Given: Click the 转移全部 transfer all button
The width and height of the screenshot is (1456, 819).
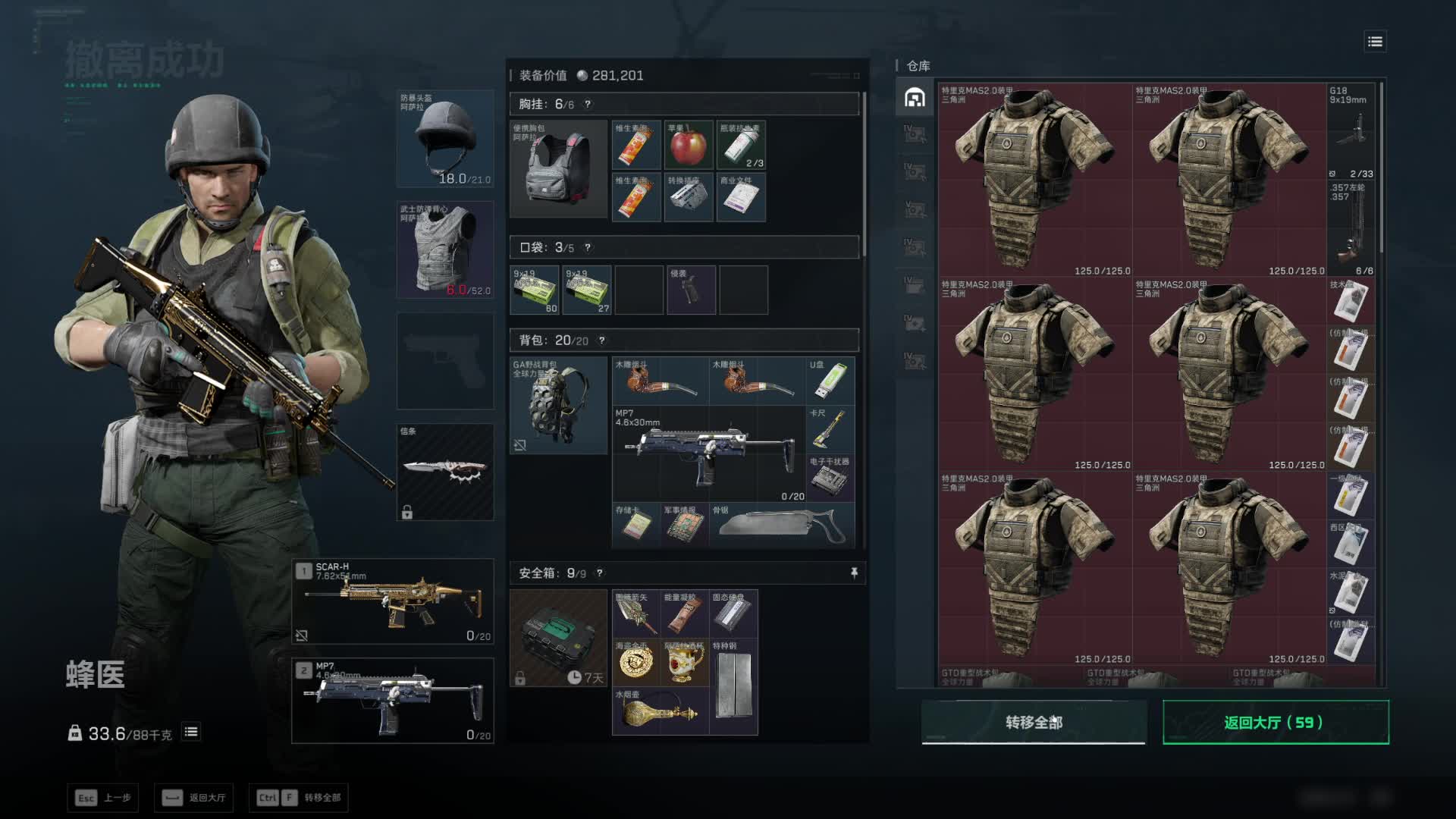Looking at the screenshot, I should point(1034,723).
